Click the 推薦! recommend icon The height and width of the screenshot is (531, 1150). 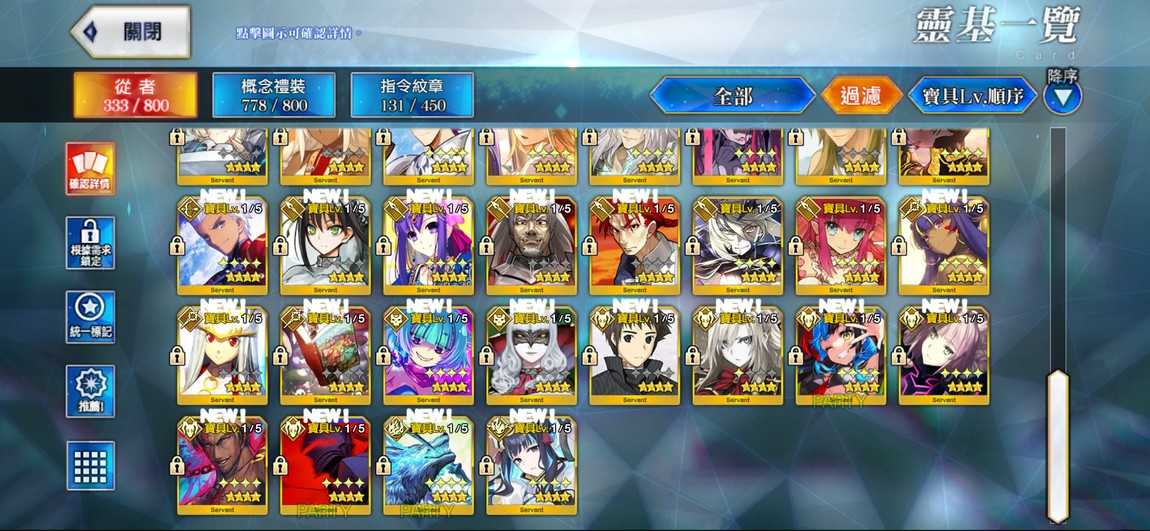(90, 391)
